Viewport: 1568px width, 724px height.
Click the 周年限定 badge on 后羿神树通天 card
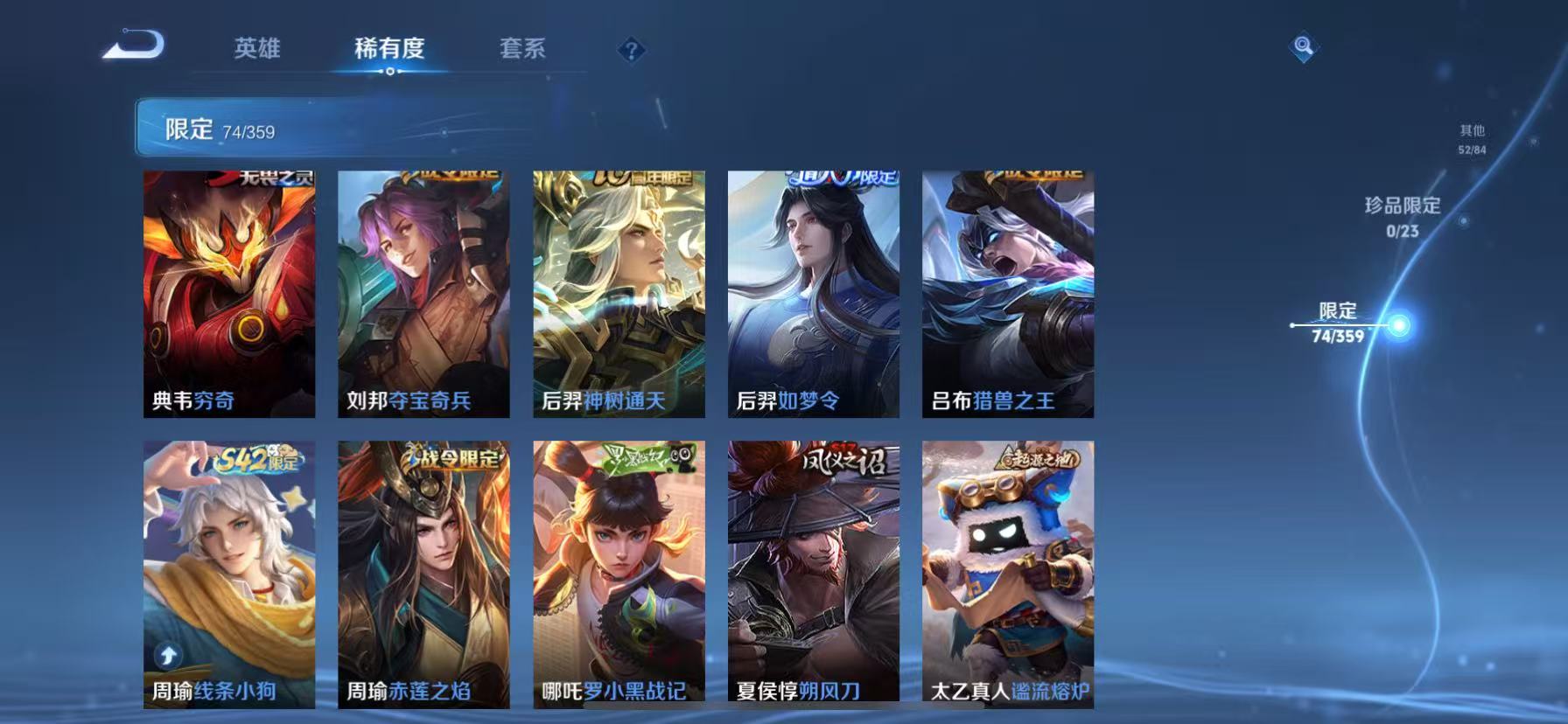pyautogui.click(x=640, y=175)
